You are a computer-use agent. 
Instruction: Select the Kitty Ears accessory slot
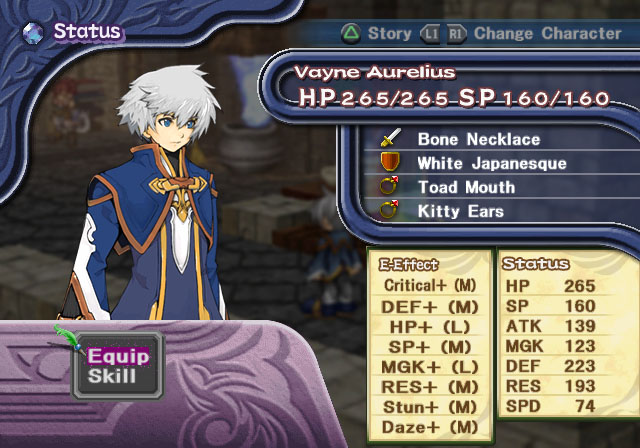coord(460,211)
